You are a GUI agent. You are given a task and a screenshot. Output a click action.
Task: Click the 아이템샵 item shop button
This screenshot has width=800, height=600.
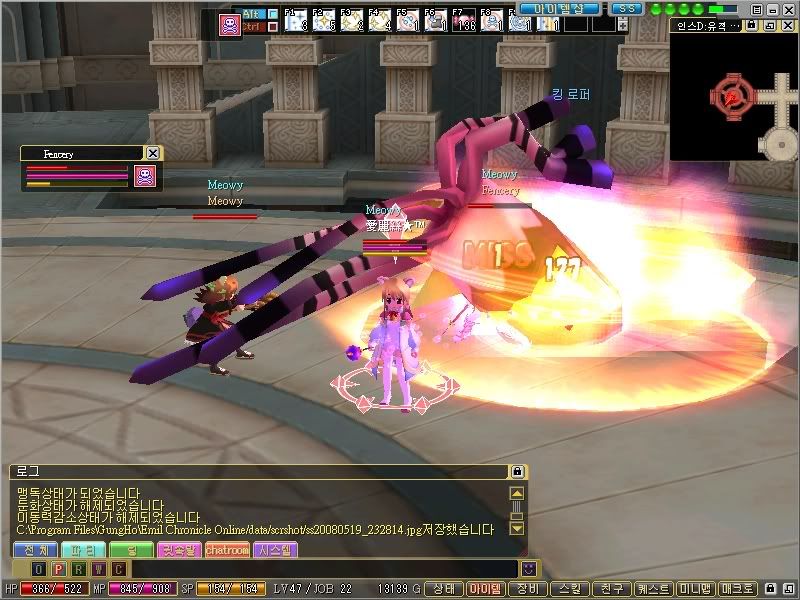tap(558, 8)
